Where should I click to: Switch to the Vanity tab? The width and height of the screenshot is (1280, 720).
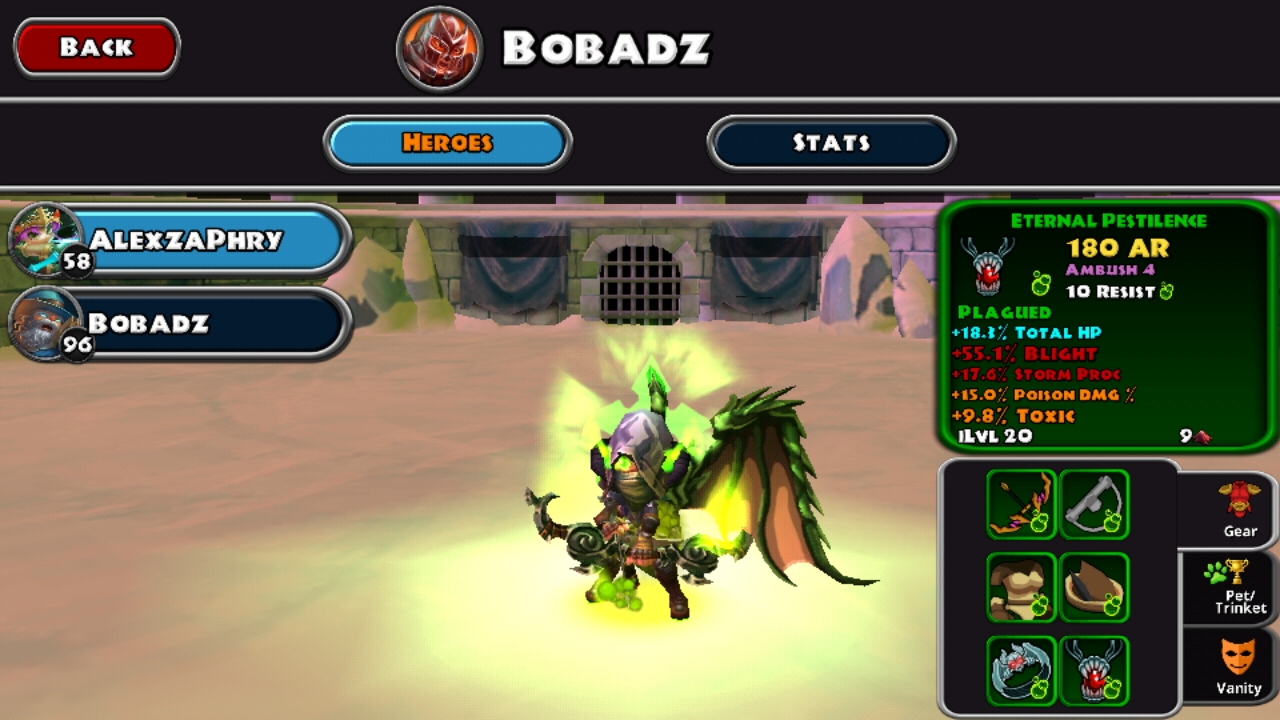[1238, 666]
